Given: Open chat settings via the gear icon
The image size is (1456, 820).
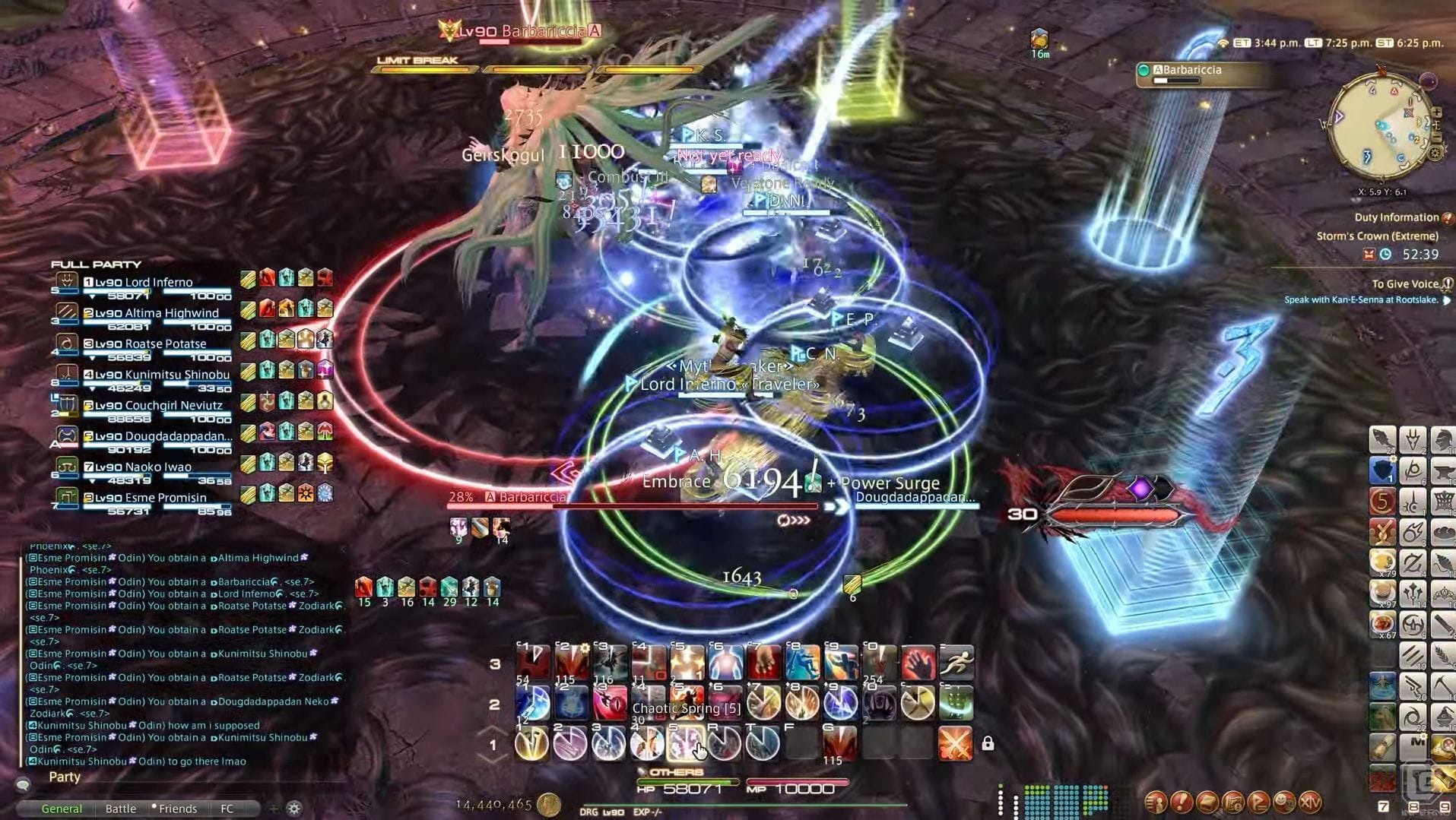Looking at the screenshot, I should (x=294, y=809).
